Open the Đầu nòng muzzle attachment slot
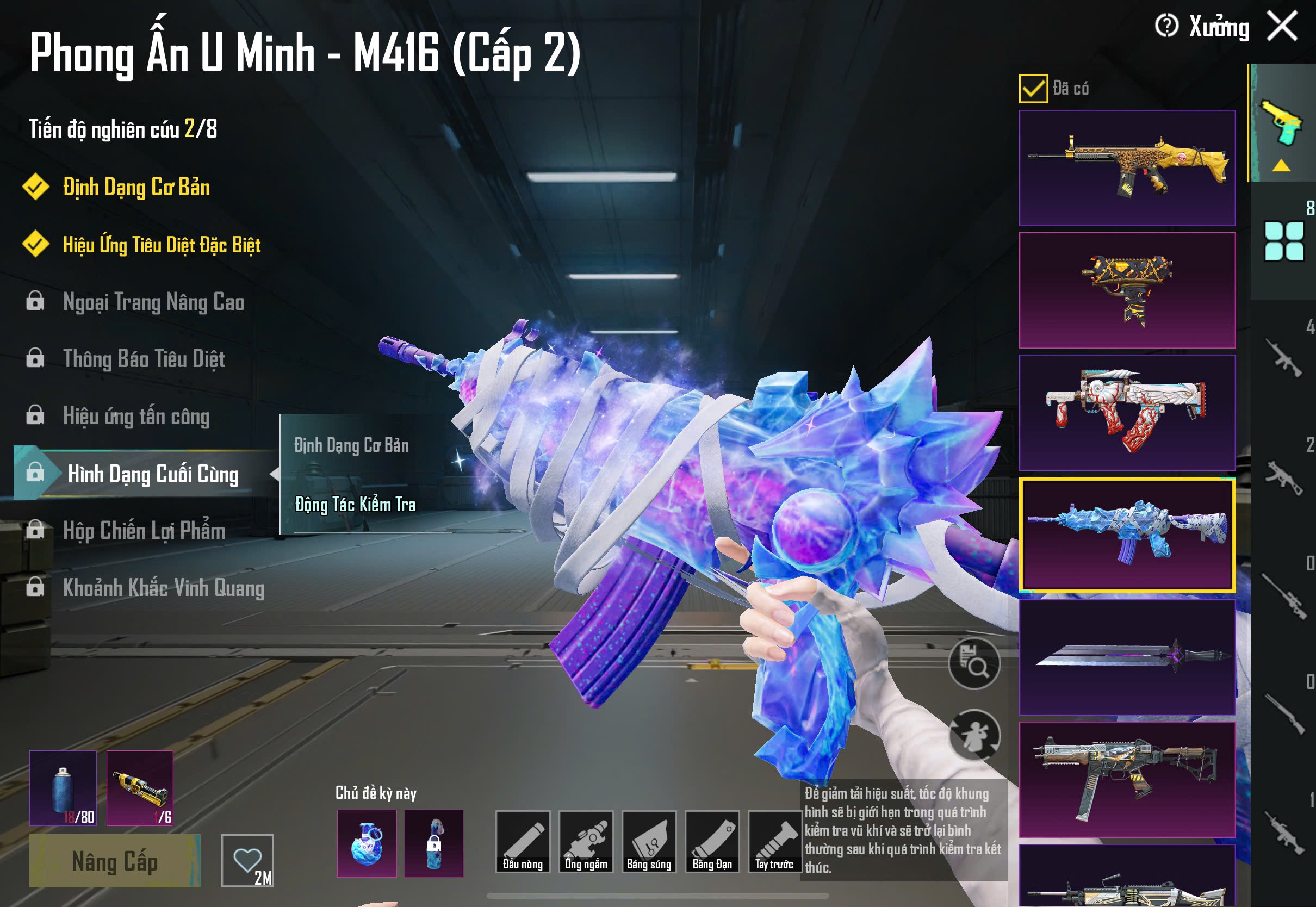1316x907 pixels. (522, 842)
